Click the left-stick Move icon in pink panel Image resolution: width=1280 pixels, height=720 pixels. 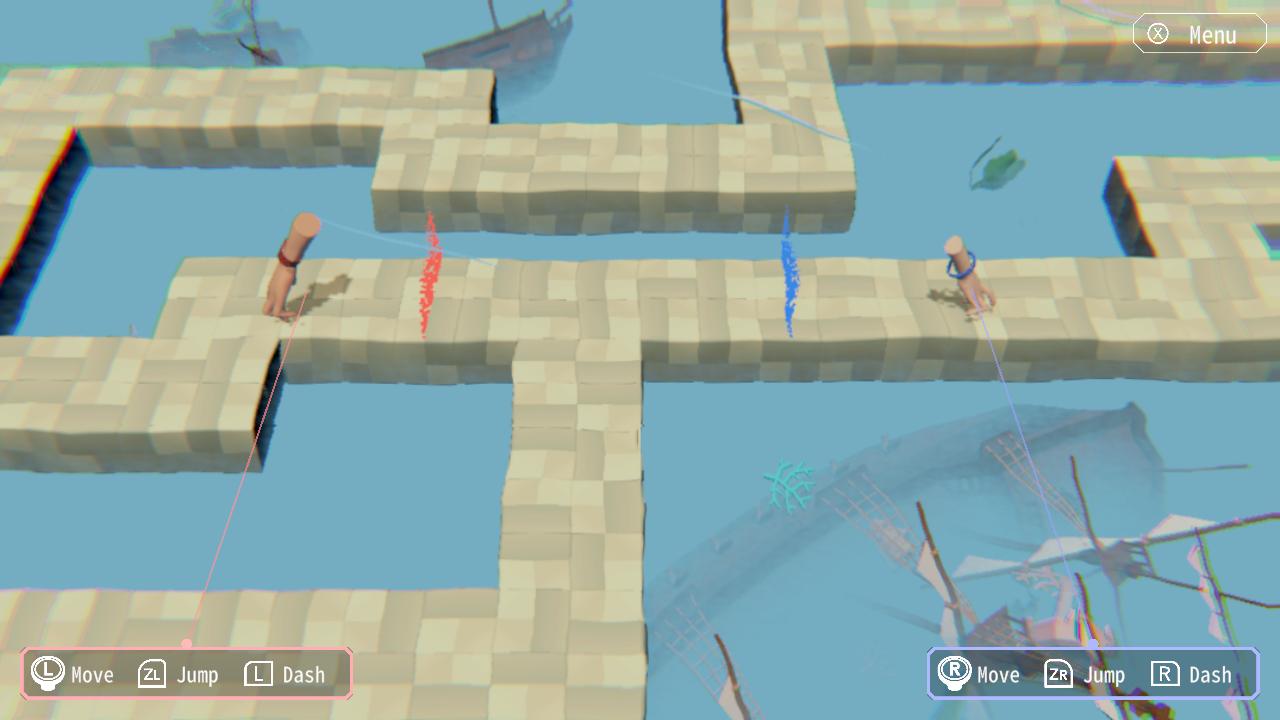47,674
